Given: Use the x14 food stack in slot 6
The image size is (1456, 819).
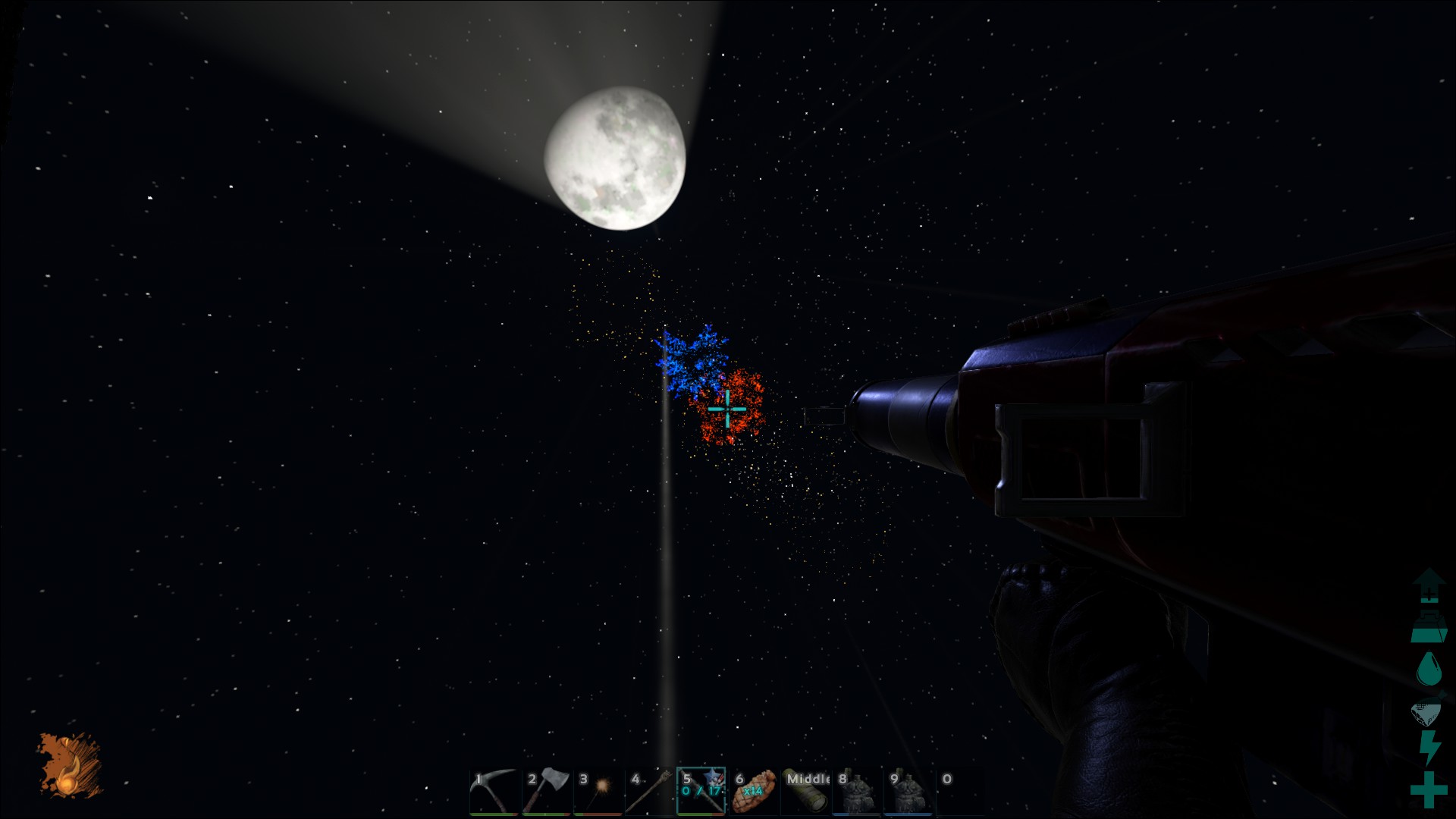Looking at the screenshot, I should click(754, 792).
